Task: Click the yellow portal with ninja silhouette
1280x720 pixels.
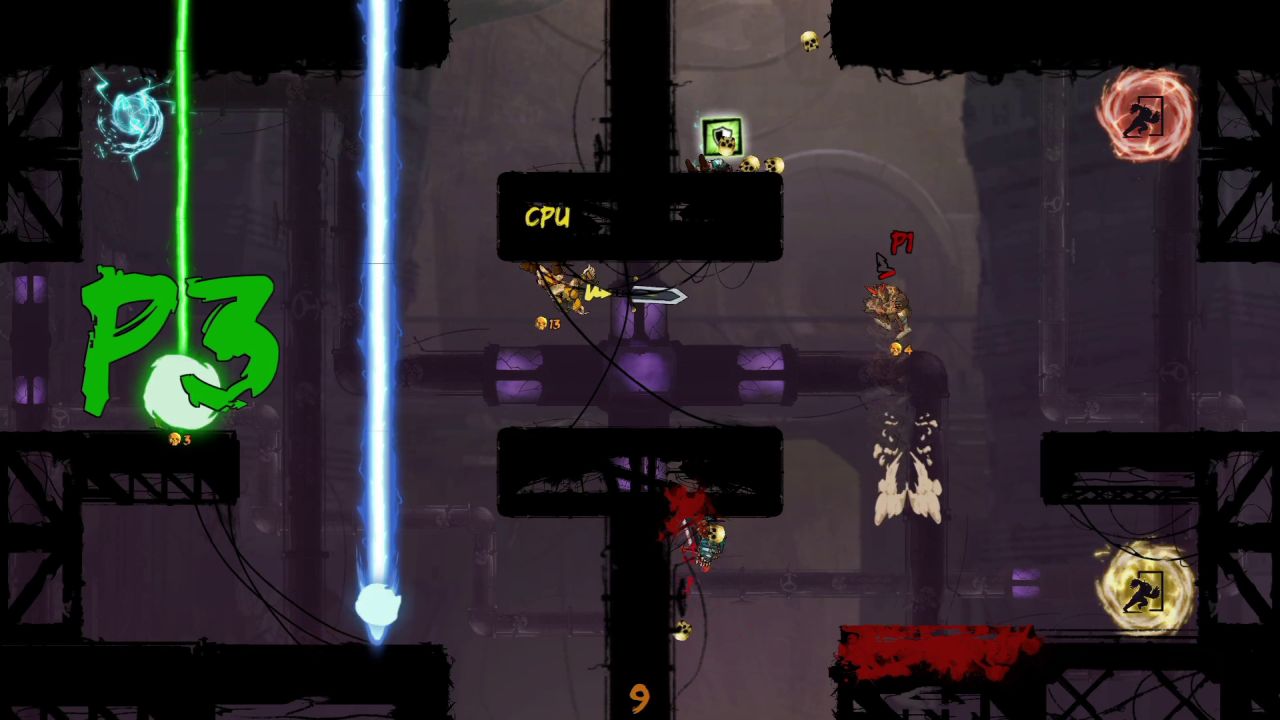Action: click(1146, 592)
